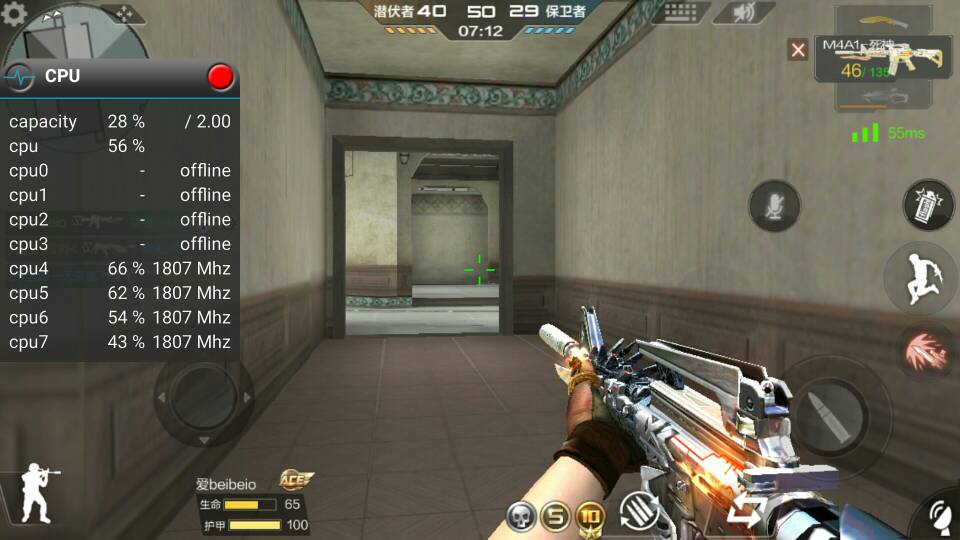Toggle the muted speaker button
Image resolution: width=960 pixels, height=540 pixels.
pos(744,13)
